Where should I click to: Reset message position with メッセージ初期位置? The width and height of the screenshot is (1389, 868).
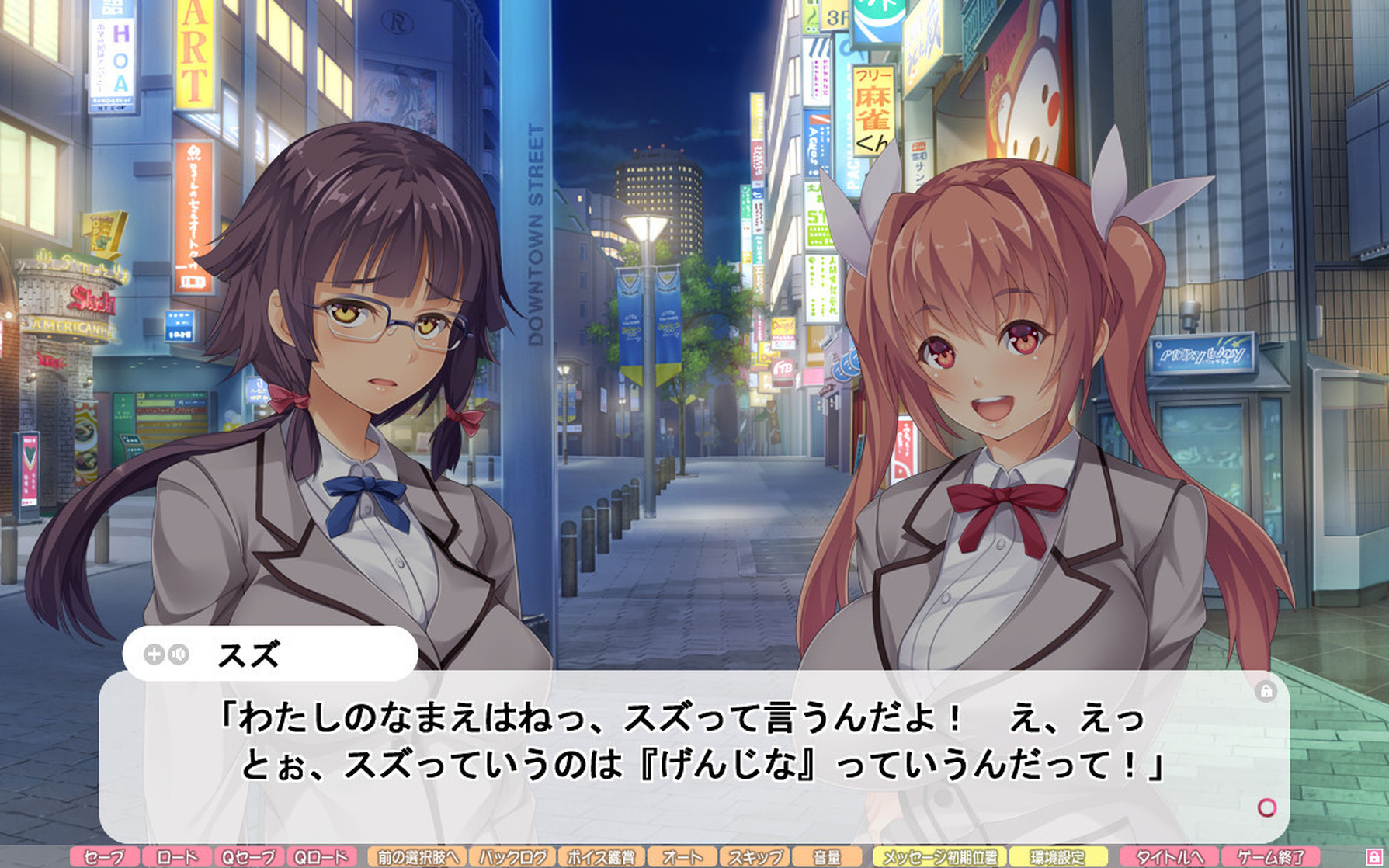[940, 857]
